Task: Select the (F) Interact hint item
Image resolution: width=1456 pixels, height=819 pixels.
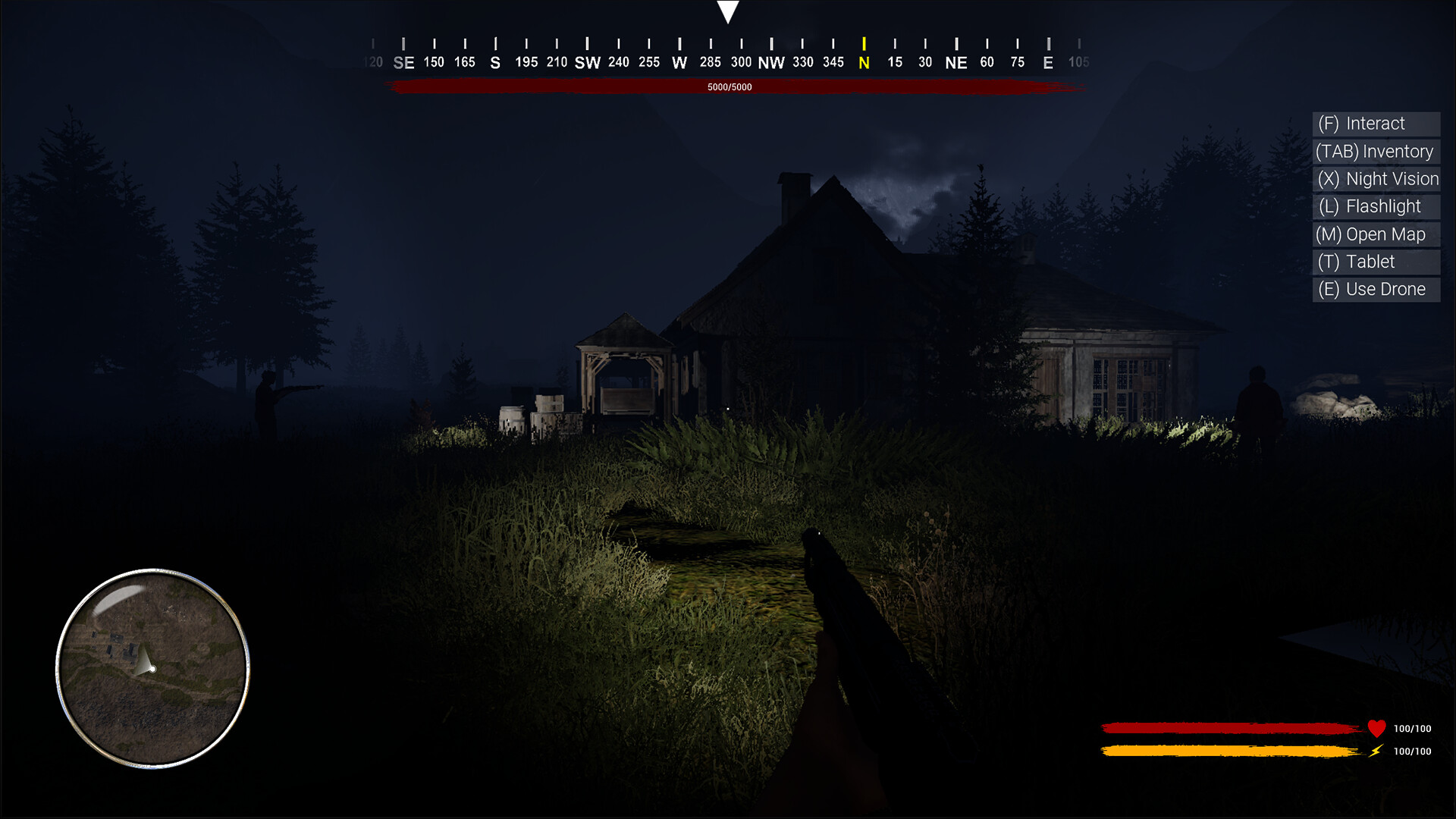Action: tap(1376, 124)
